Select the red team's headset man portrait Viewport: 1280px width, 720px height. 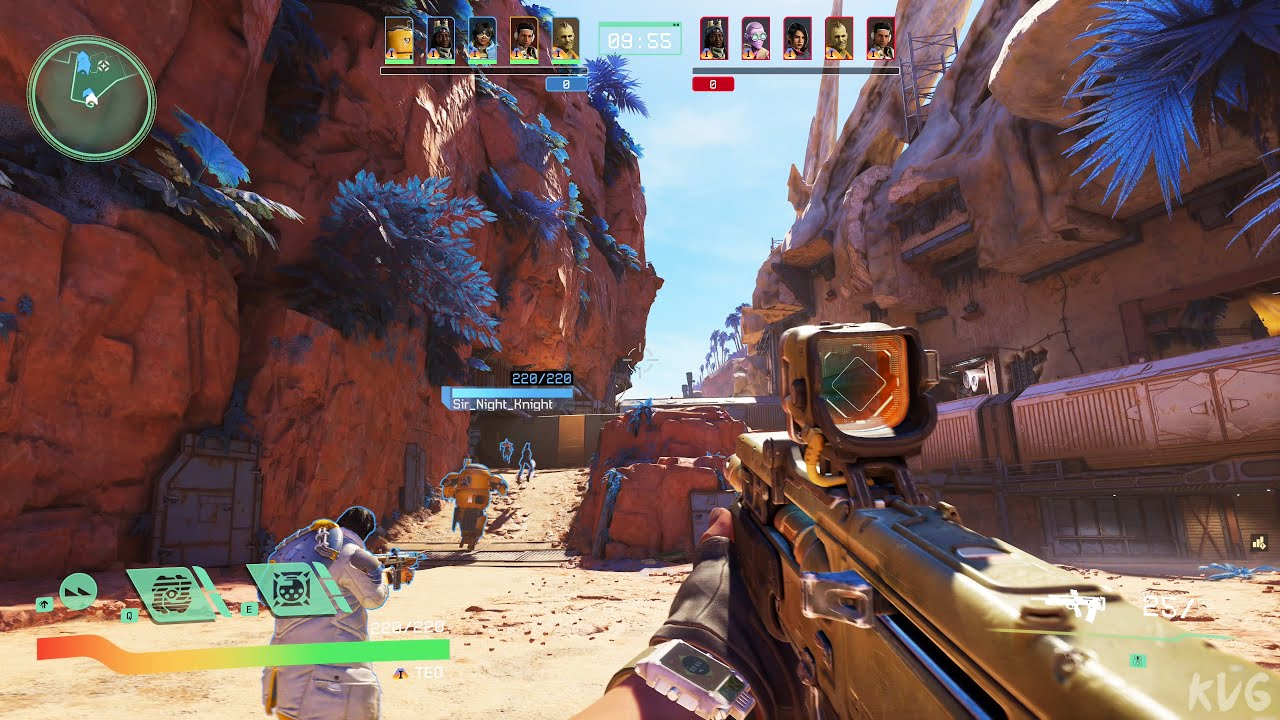pyautogui.click(x=881, y=39)
